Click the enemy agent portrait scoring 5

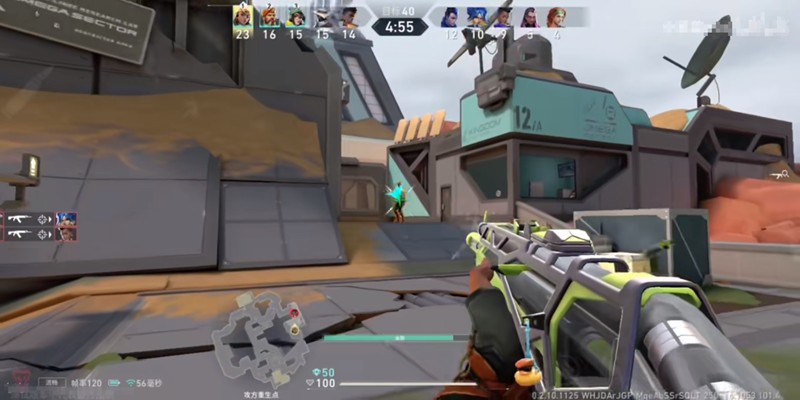[x=529, y=16]
